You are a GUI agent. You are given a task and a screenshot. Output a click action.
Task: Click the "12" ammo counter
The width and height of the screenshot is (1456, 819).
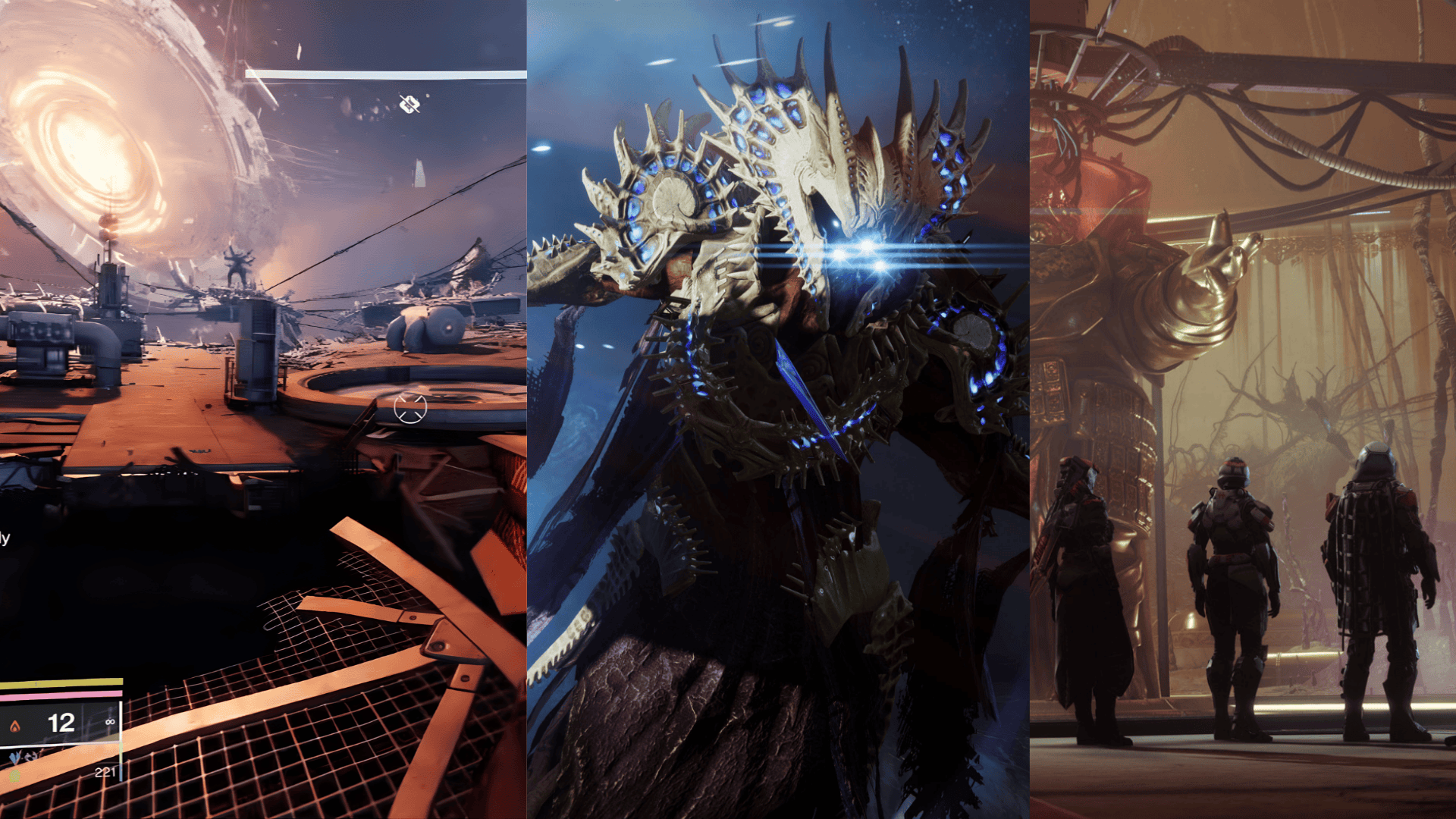coord(61,723)
